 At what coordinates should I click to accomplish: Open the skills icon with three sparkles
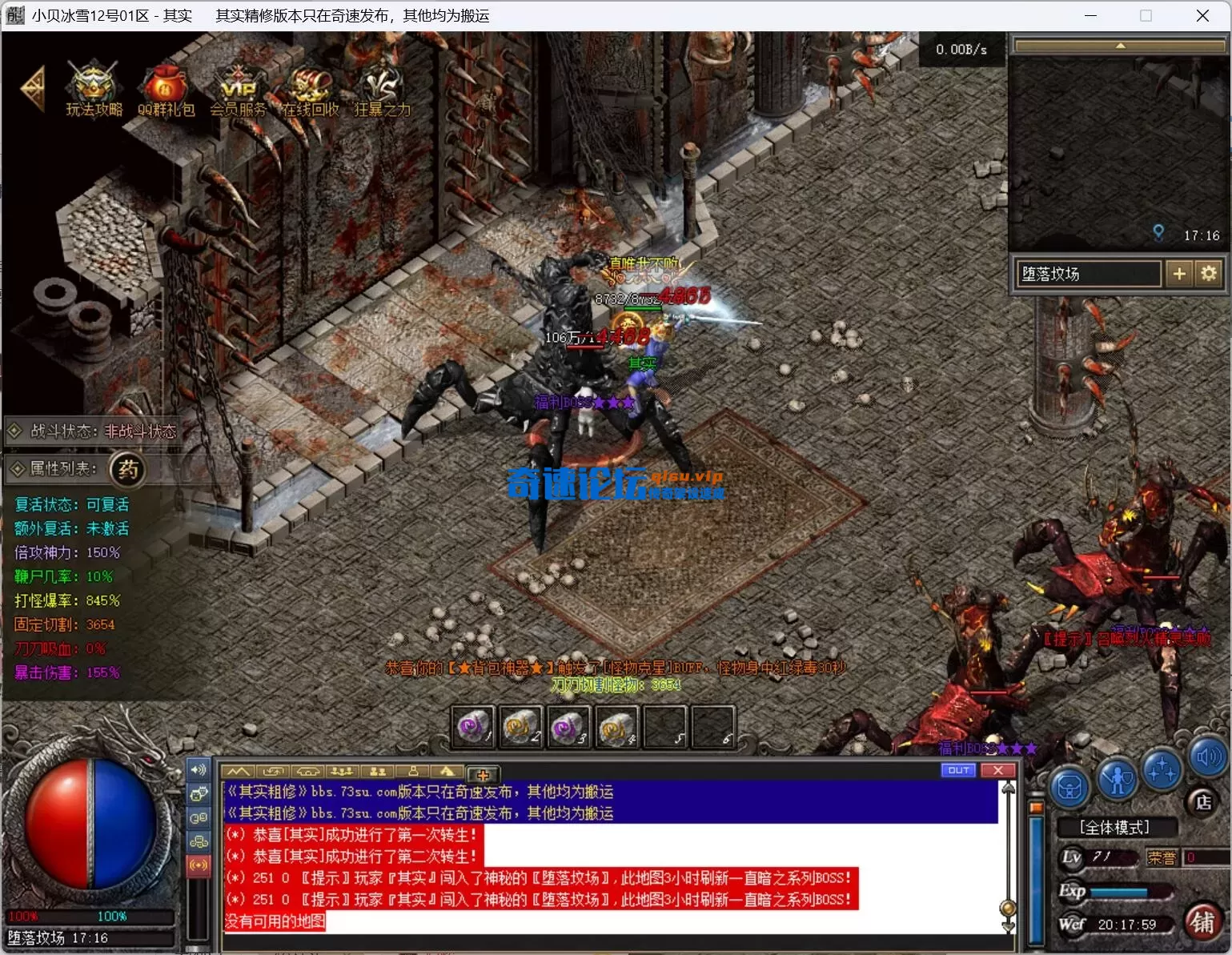click(x=1162, y=770)
